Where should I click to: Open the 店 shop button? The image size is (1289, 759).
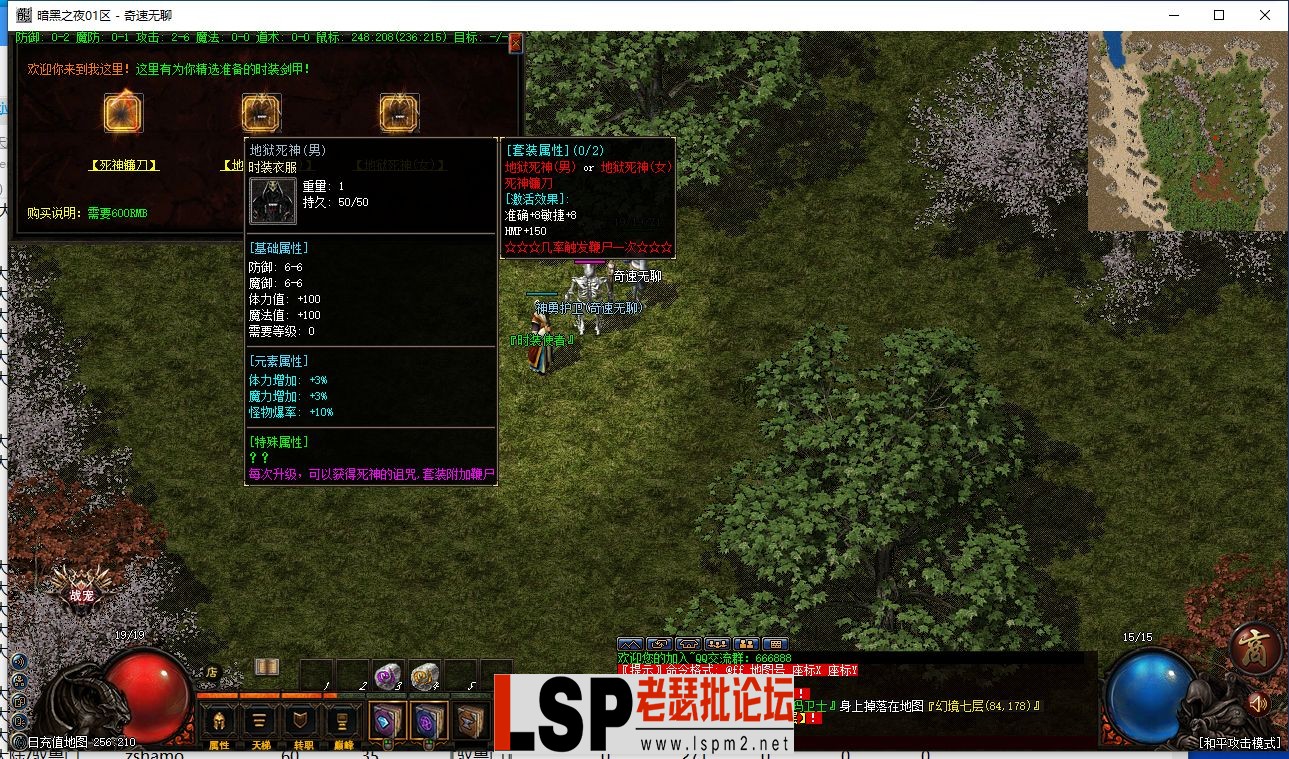211,673
